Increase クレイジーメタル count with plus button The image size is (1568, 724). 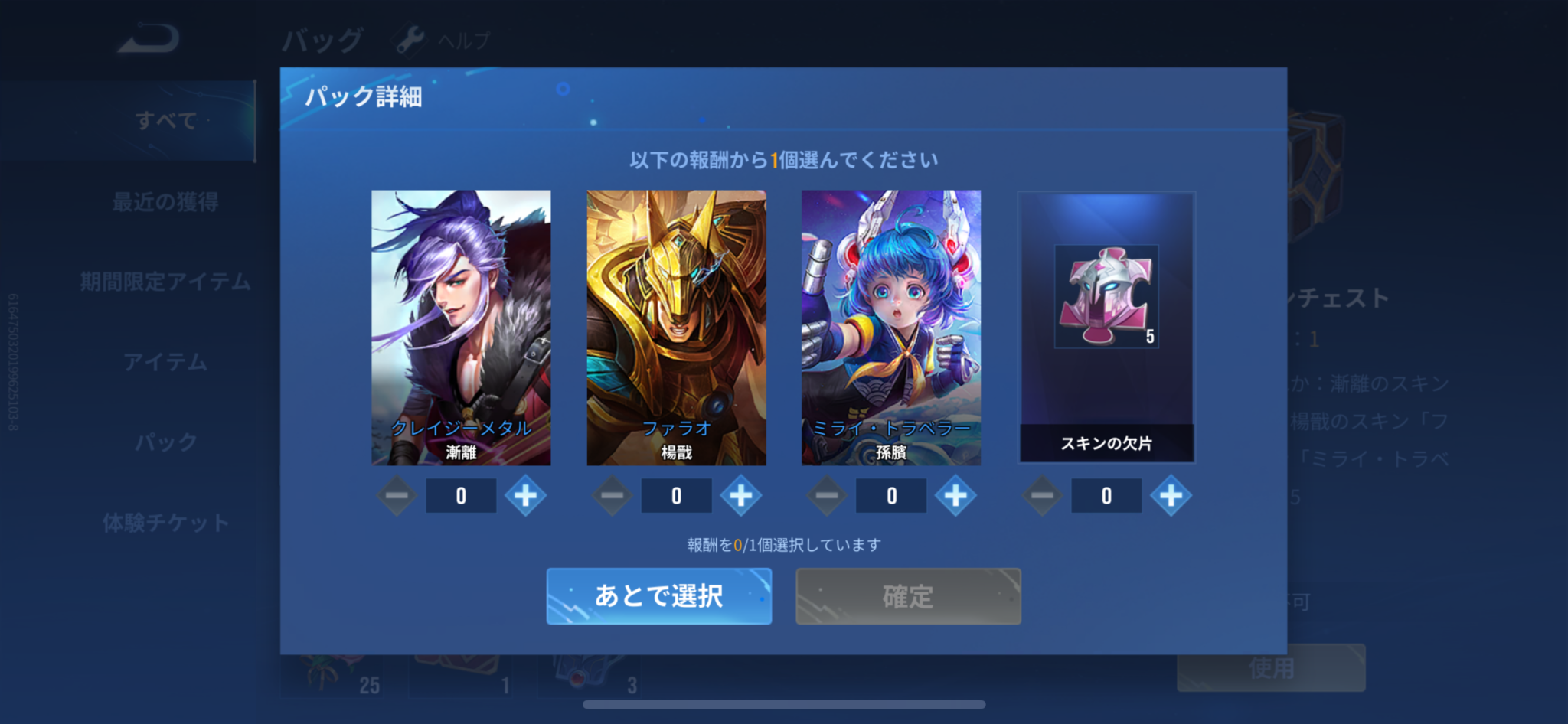(x=525, y=495)
